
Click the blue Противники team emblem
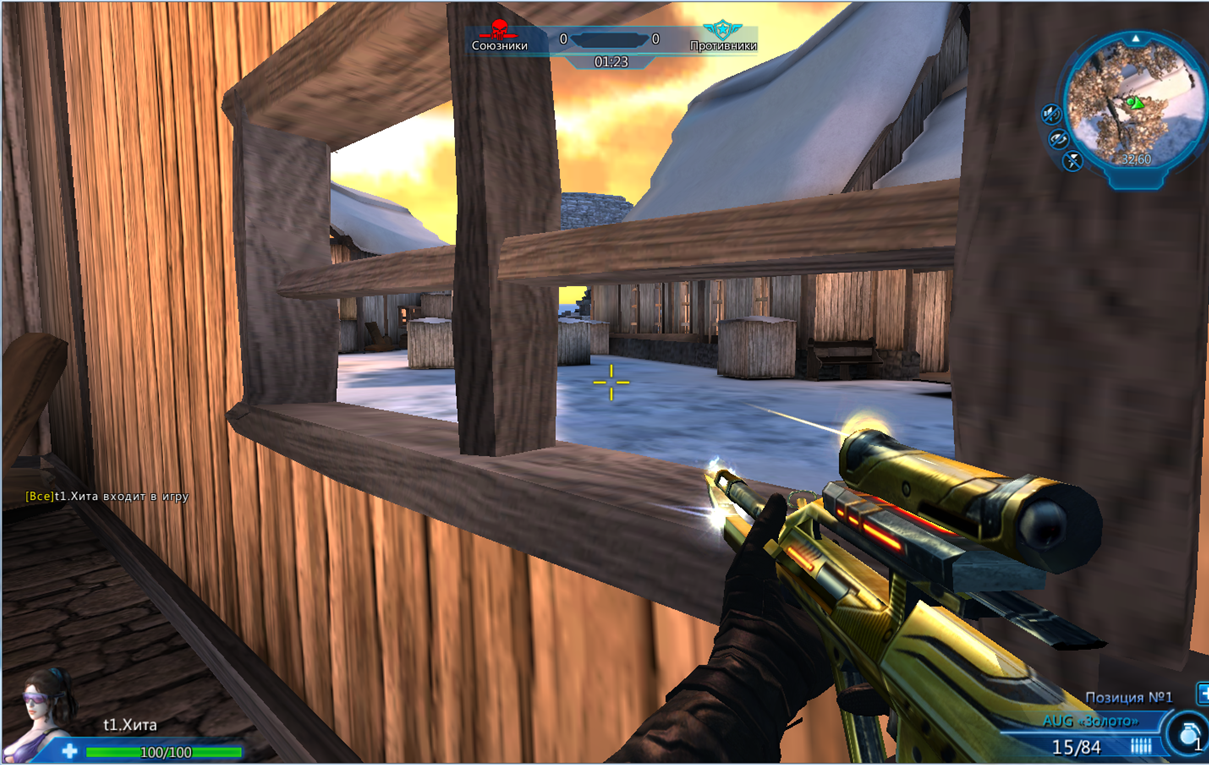pyautogui.click(x=716, y=30)
